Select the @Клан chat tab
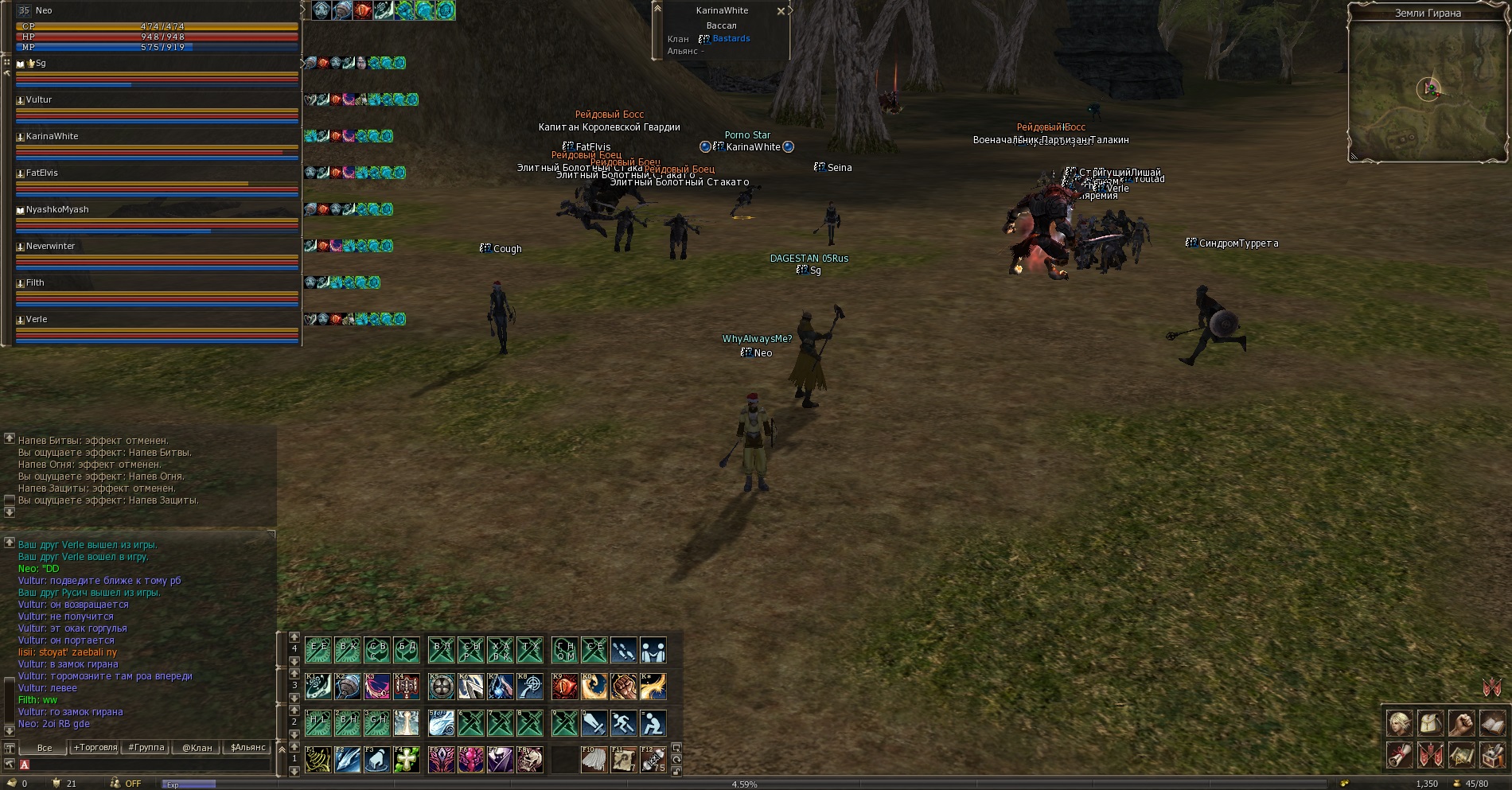Image resolution: width=1512 pixels, height=790 pixels. click(x=197, y=748)
